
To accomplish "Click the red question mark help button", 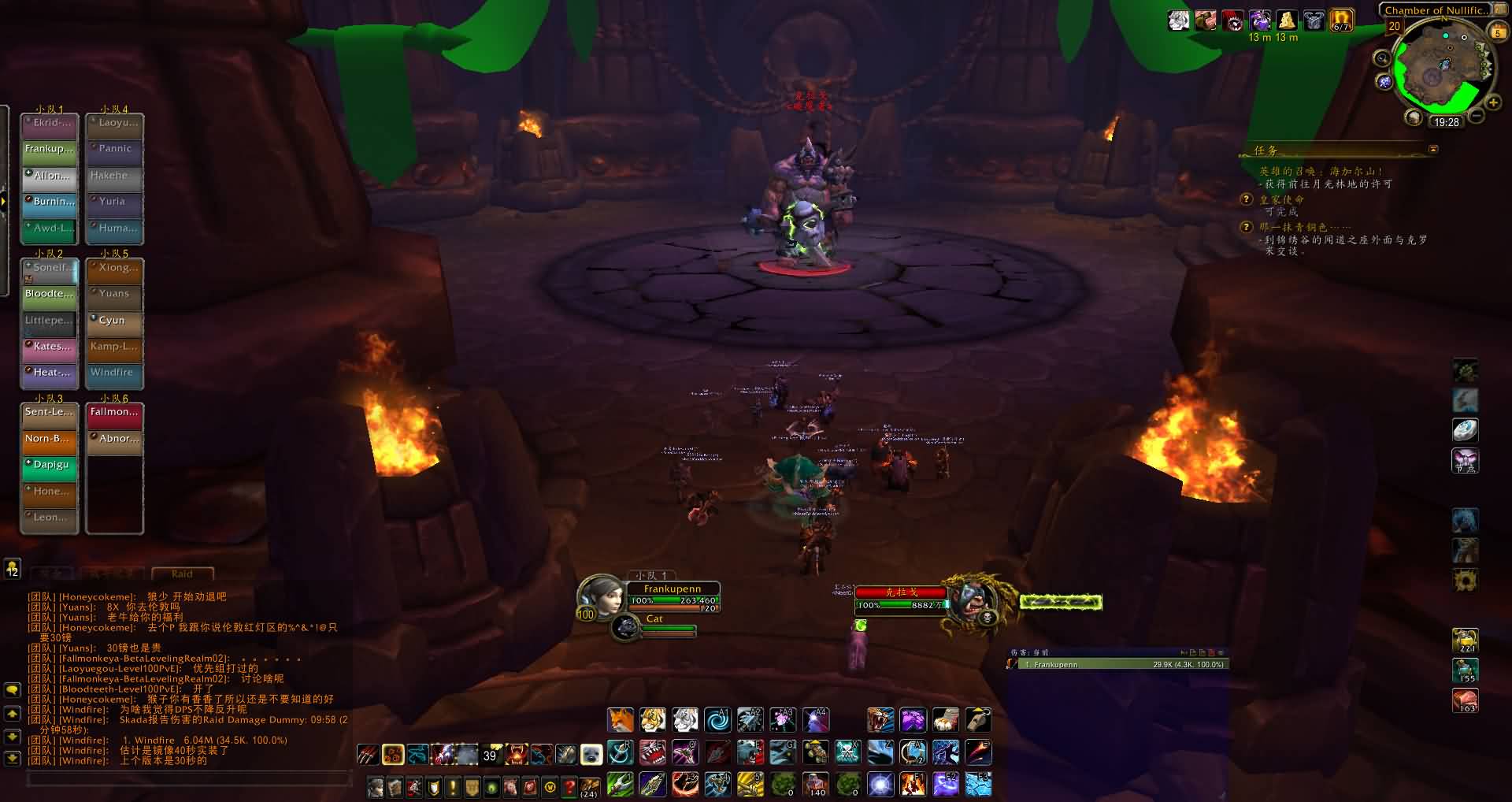I will (569, 786).
